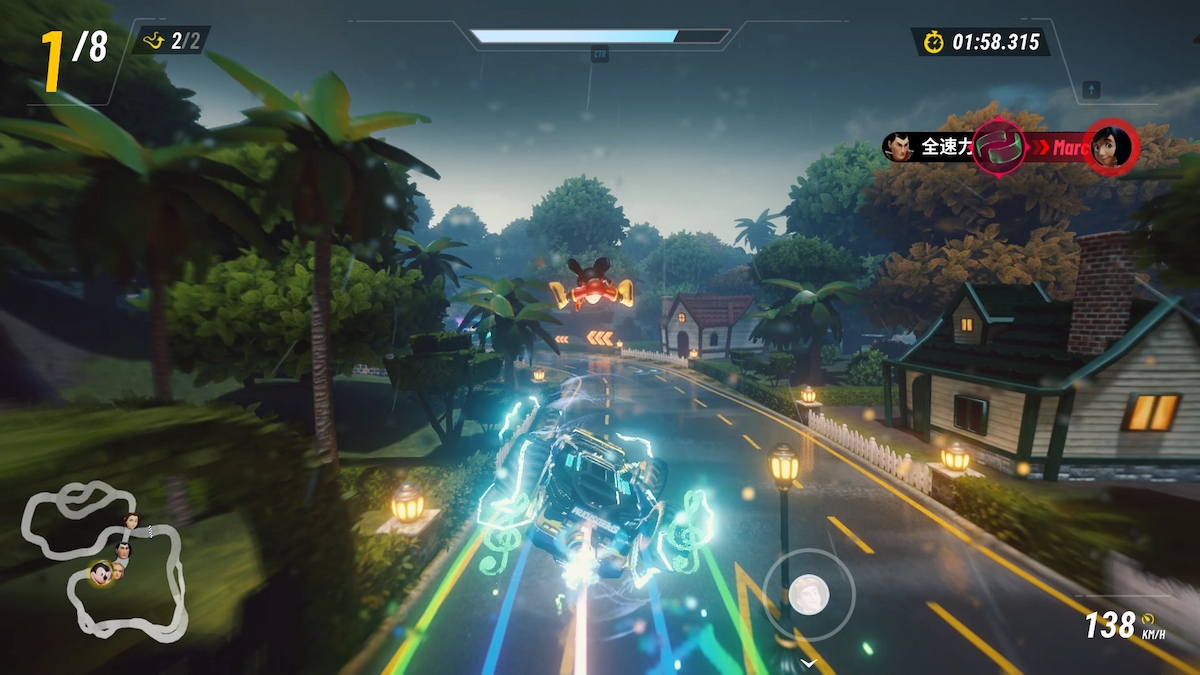Viewport: 1200px width, 675px height.
Task: Tap the green swirl skill icon in the feed
Action: 997,147
